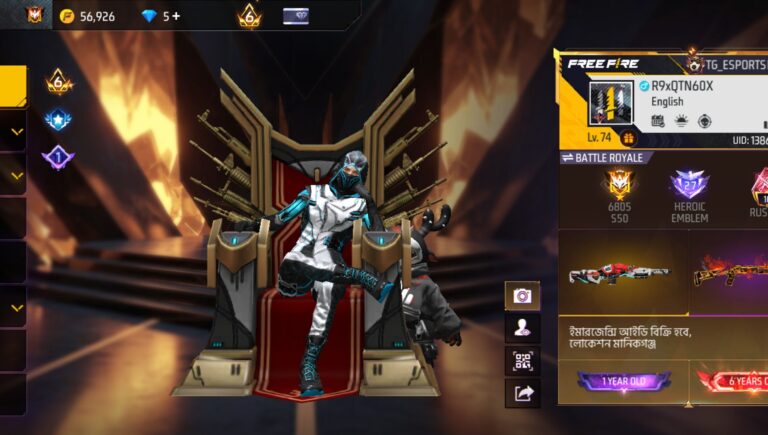The height and width of the screenshot is (435, 768).
Task: Open the purple card icon in top bar
Action: 296,16
